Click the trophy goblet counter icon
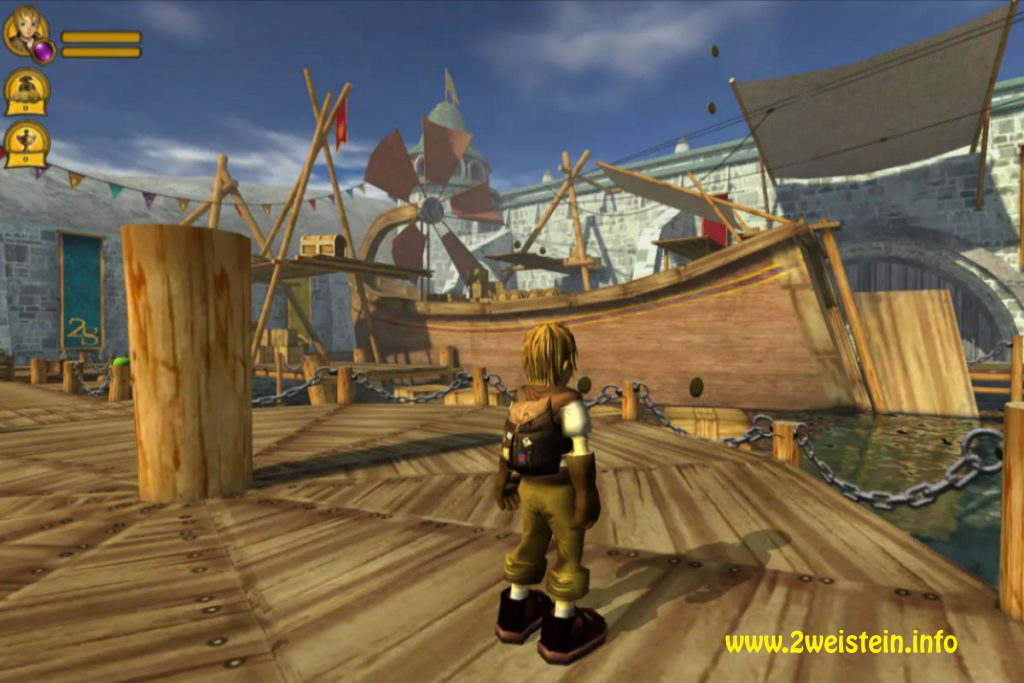 (27, 144)
